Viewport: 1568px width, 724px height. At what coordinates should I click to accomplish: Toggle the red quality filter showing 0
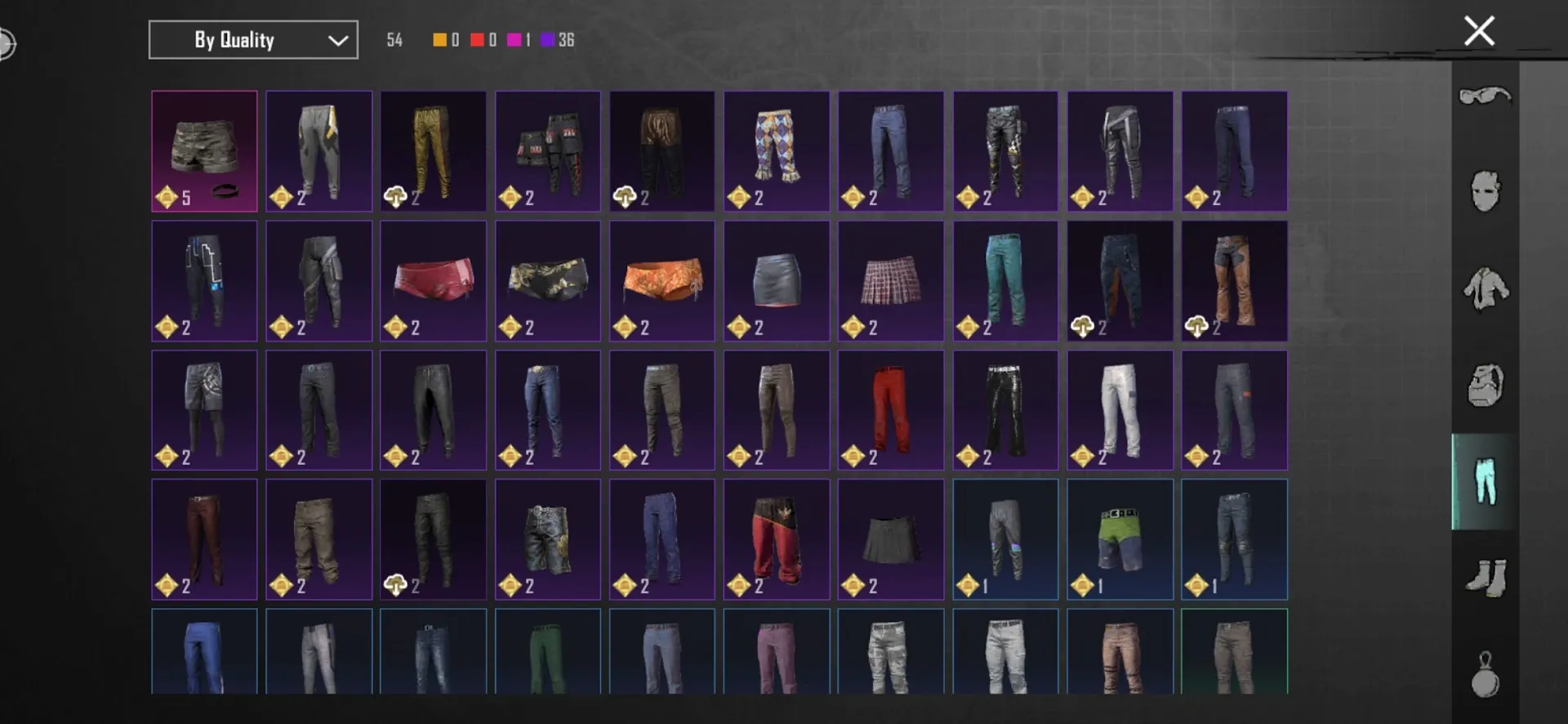(477, 39)
